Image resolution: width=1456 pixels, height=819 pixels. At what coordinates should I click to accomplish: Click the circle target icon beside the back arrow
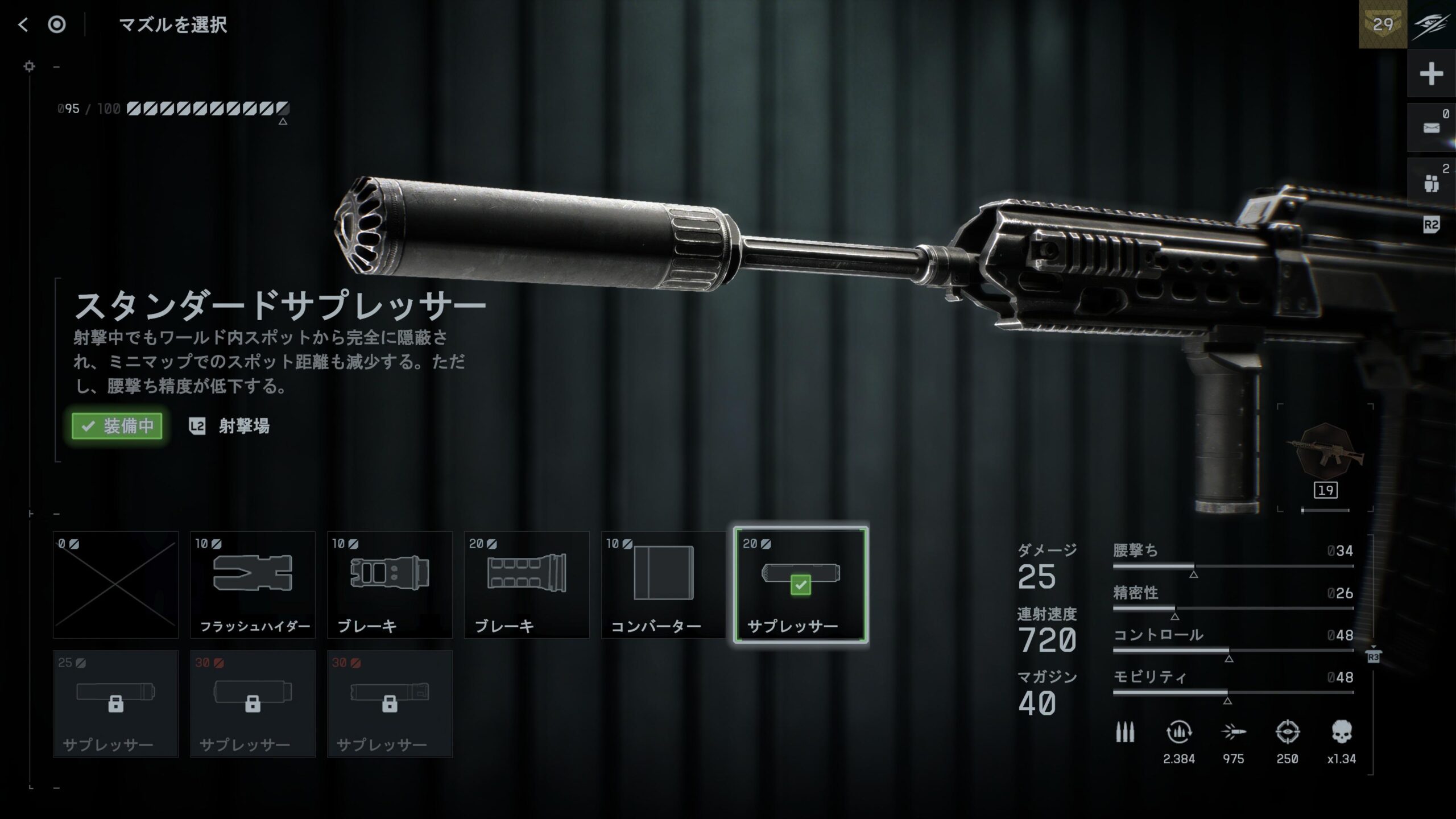[x=57, y=24]
